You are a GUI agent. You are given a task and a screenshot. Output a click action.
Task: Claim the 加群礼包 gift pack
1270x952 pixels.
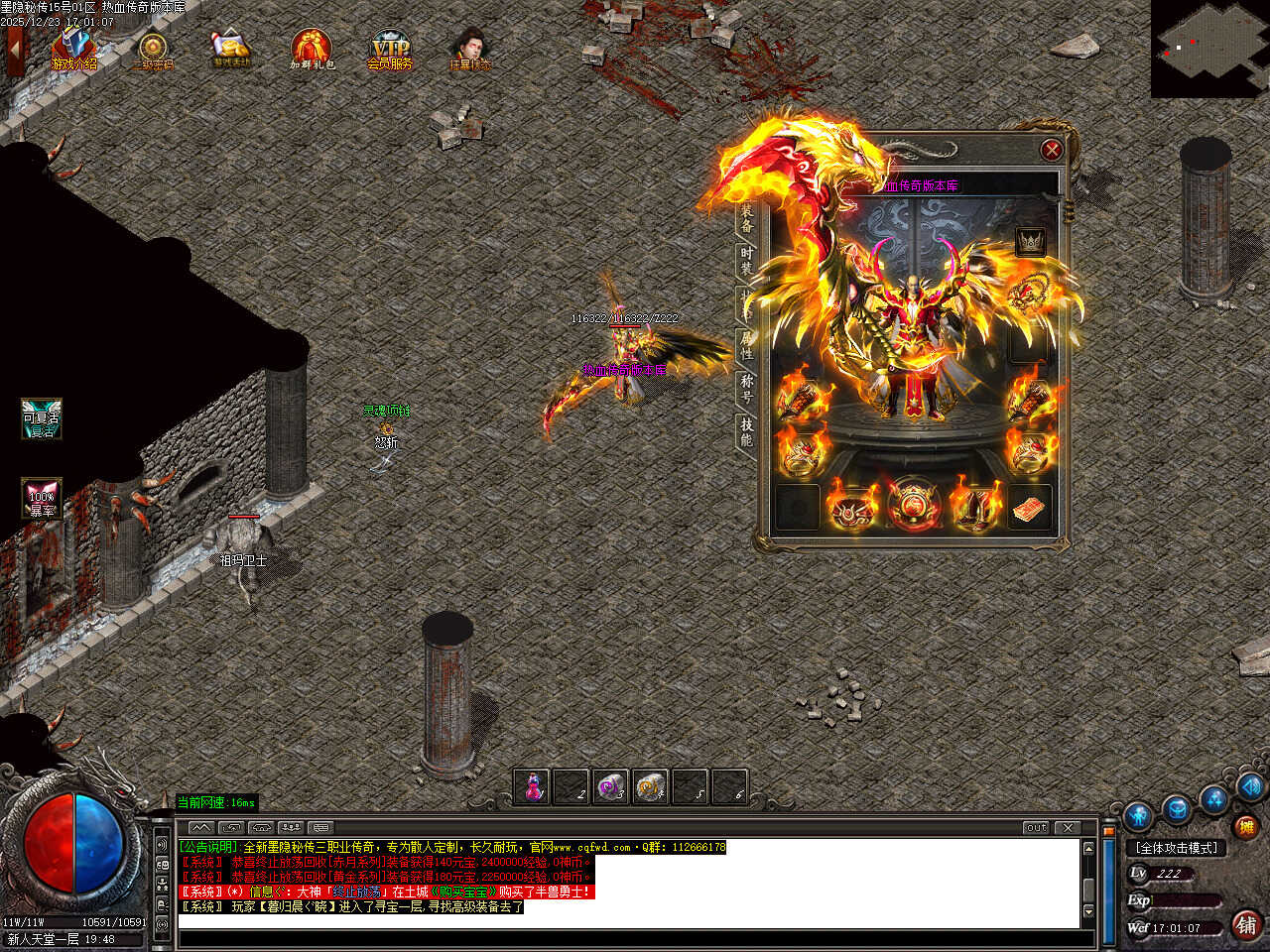[x=312, y=50]
